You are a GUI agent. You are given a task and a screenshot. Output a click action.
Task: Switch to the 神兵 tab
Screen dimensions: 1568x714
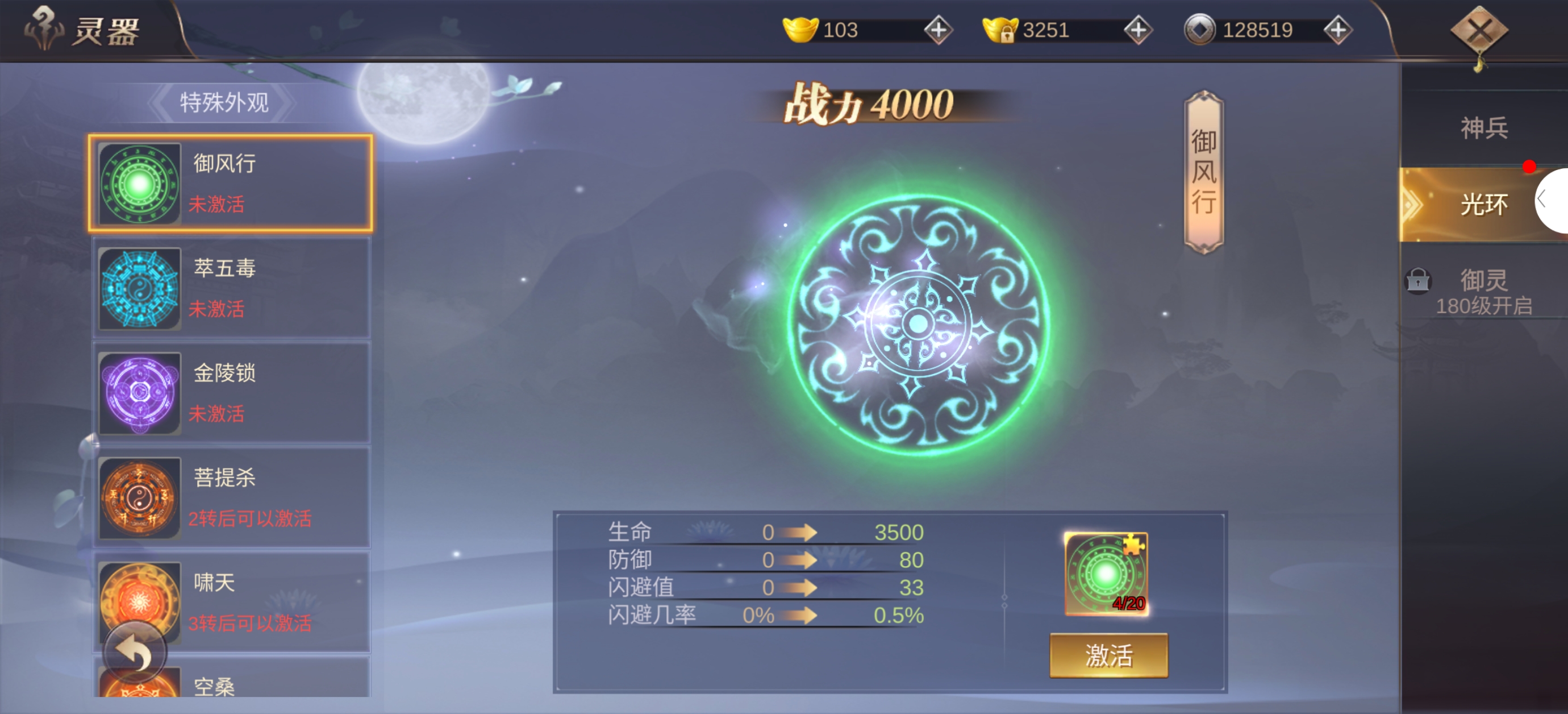1483,128
